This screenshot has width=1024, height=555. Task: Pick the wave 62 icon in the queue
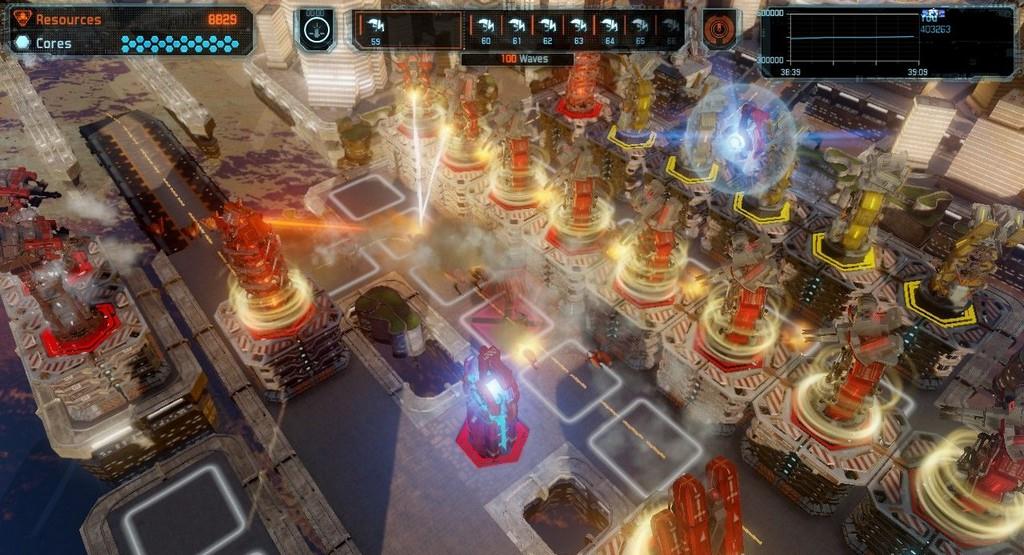click(x=547, y=29)
